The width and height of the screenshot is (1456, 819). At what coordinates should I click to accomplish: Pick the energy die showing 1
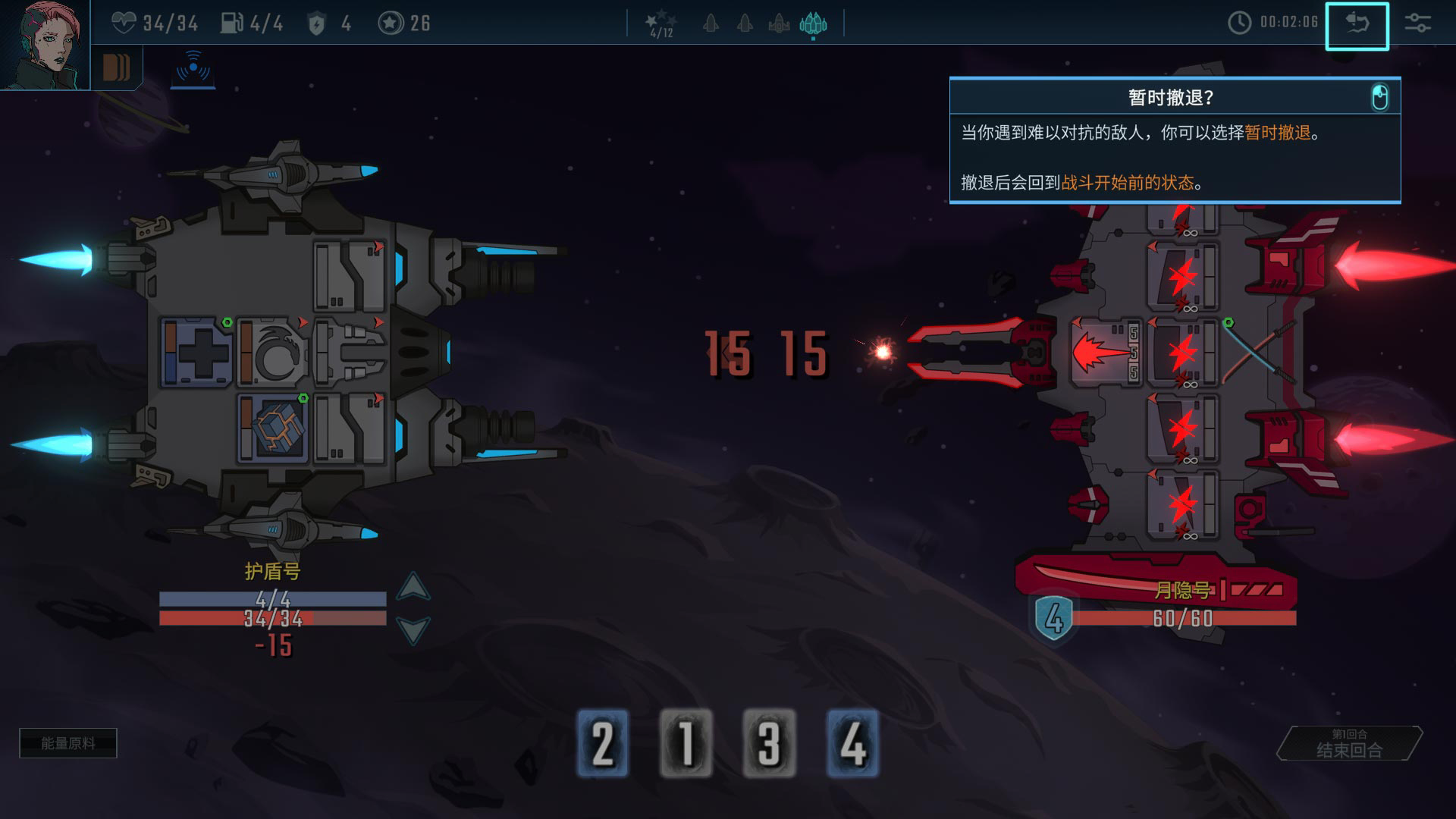[686, 743]
